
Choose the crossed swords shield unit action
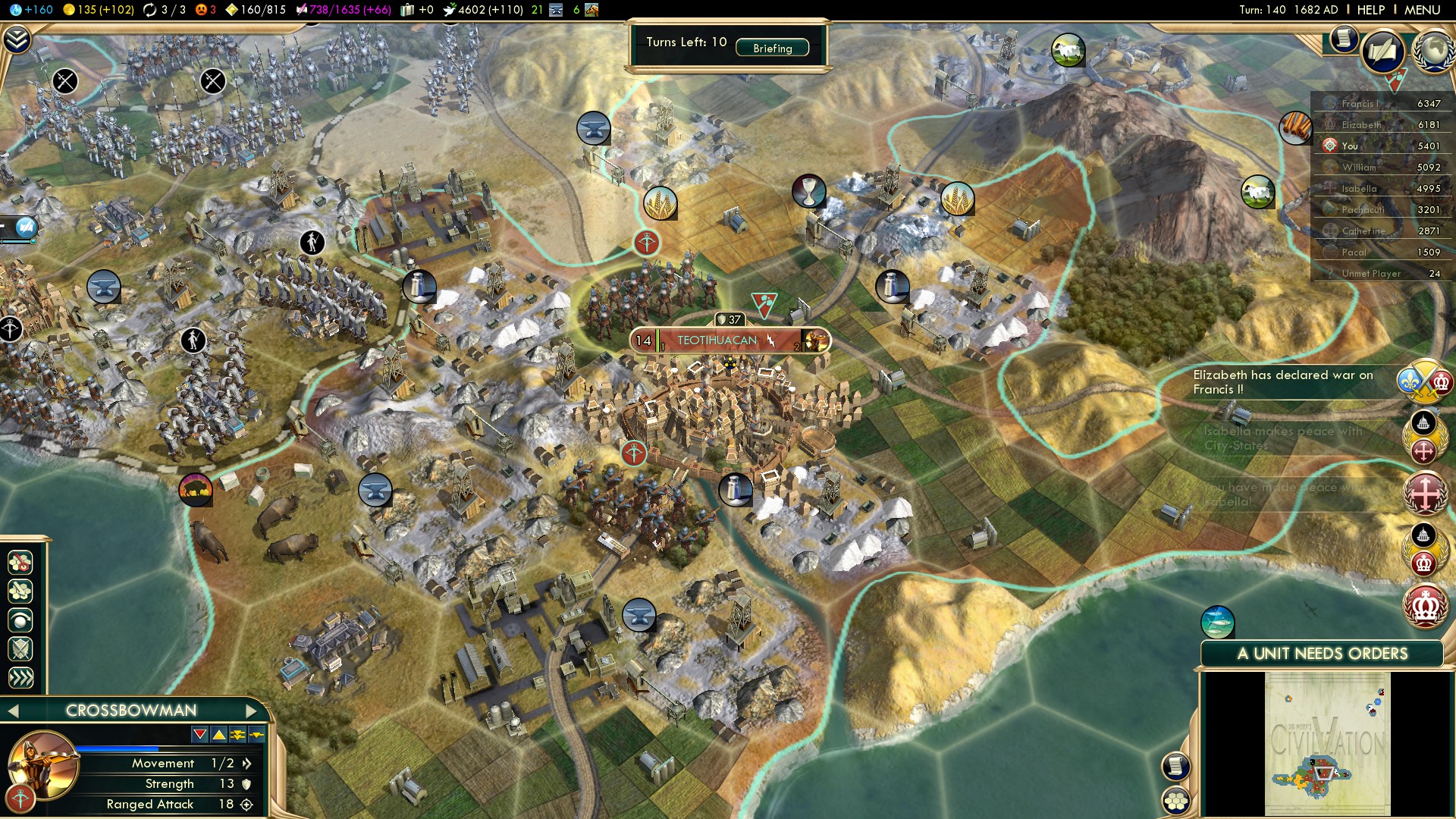pyautogui.click(x=20, y=649)
